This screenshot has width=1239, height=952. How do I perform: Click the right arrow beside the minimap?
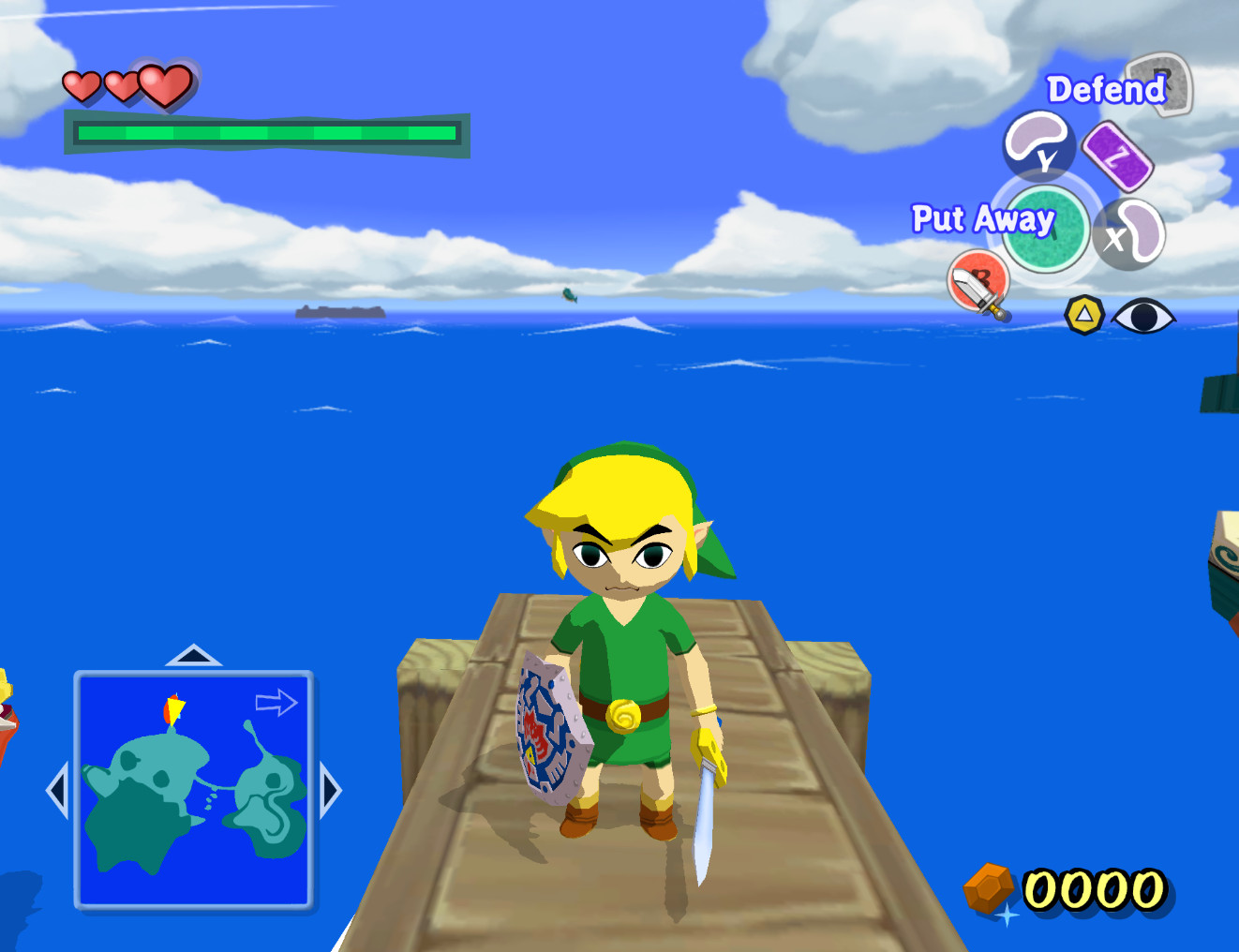point(330,792)
